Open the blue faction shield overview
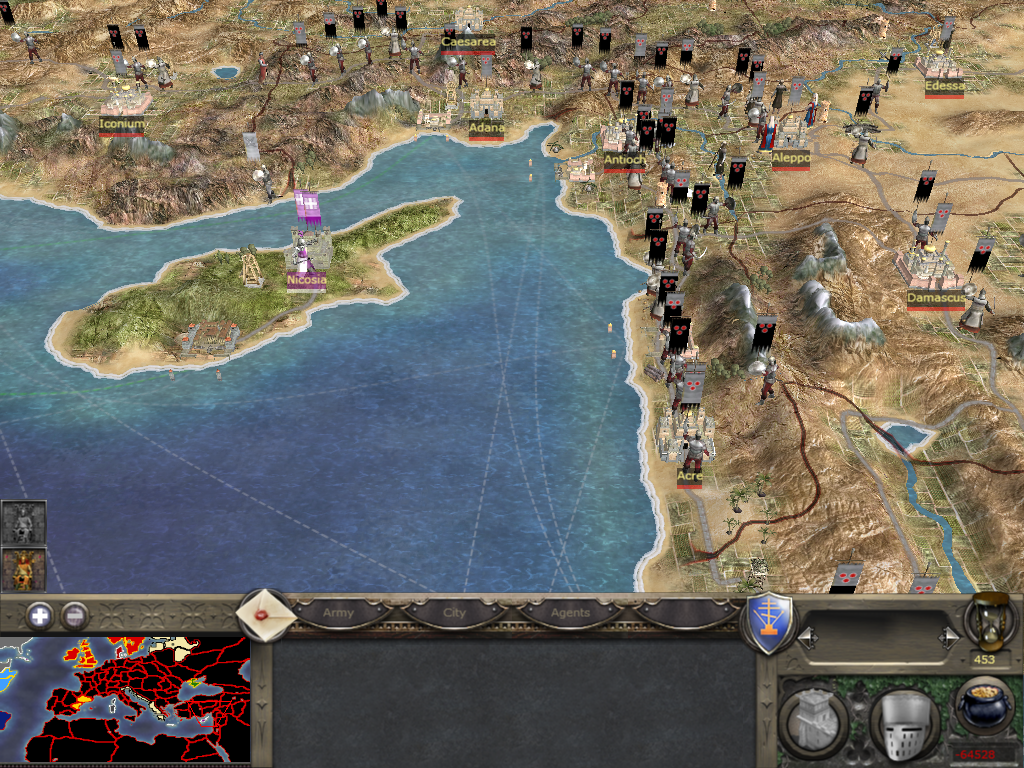Screen dimensions: 1024x768 [x=771, y=622]
